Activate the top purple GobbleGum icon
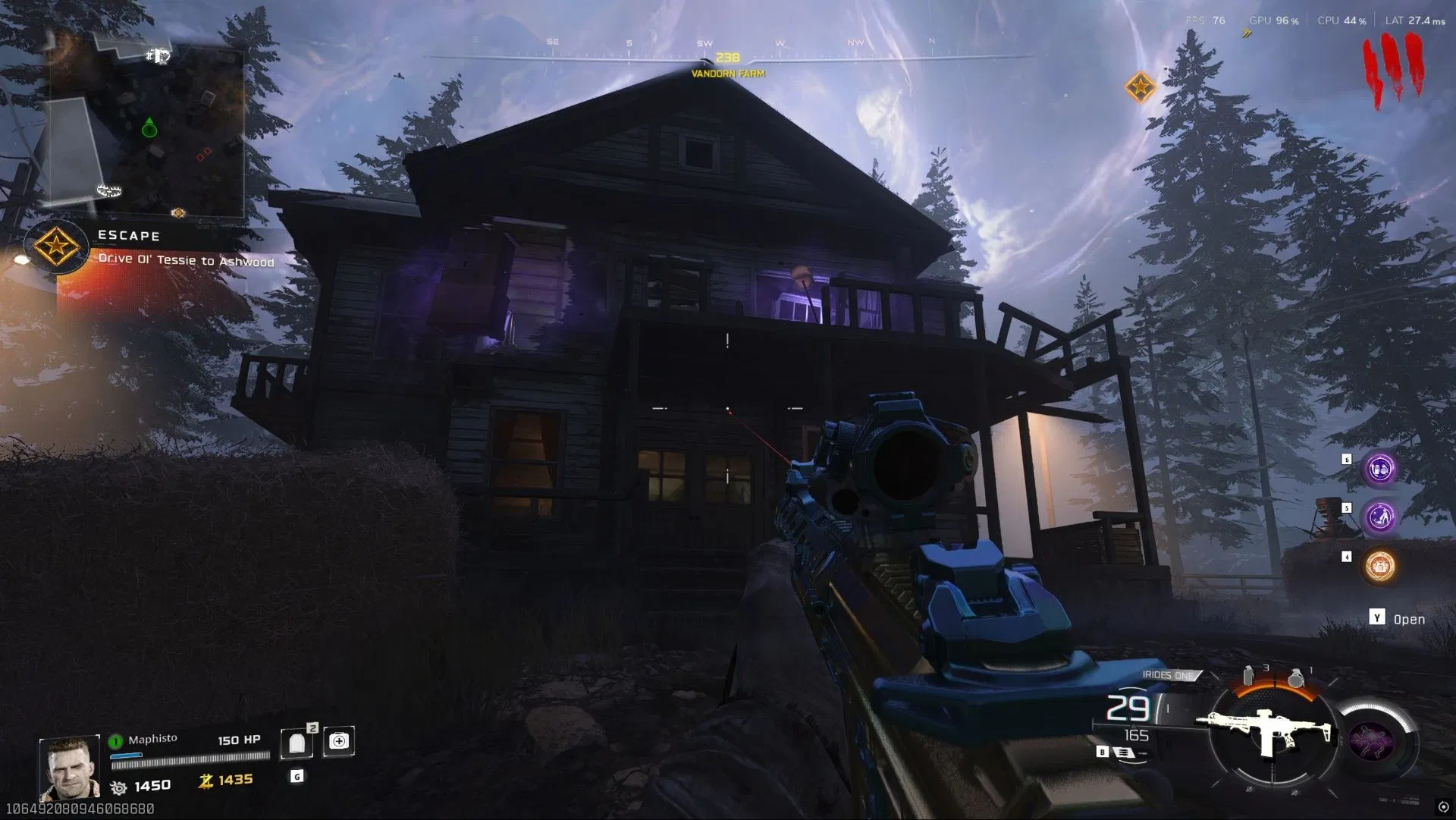1456x820 pixels. [1379, 469]
